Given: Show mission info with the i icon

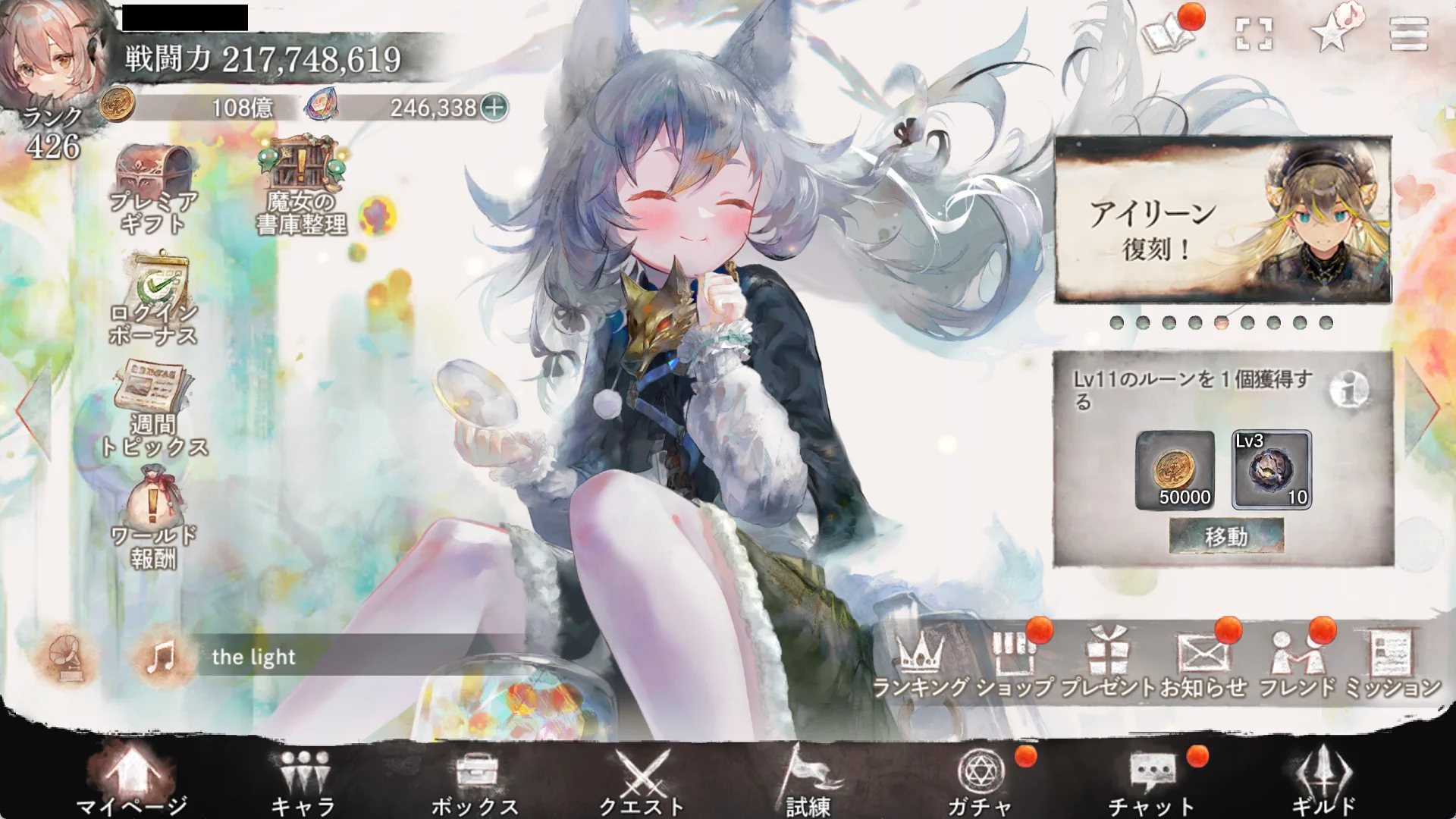Looking at the screenshot, I should click(1349, 391).
